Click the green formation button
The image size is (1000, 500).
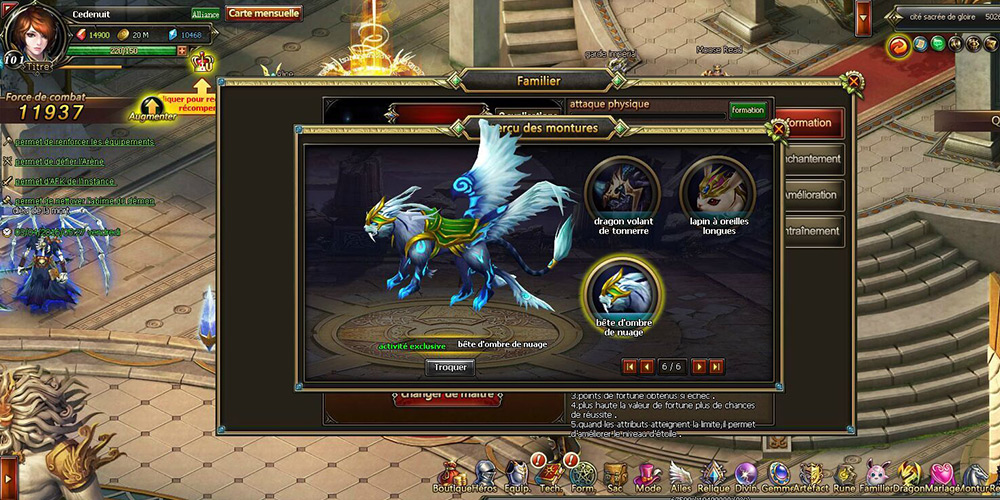point(747,110)
